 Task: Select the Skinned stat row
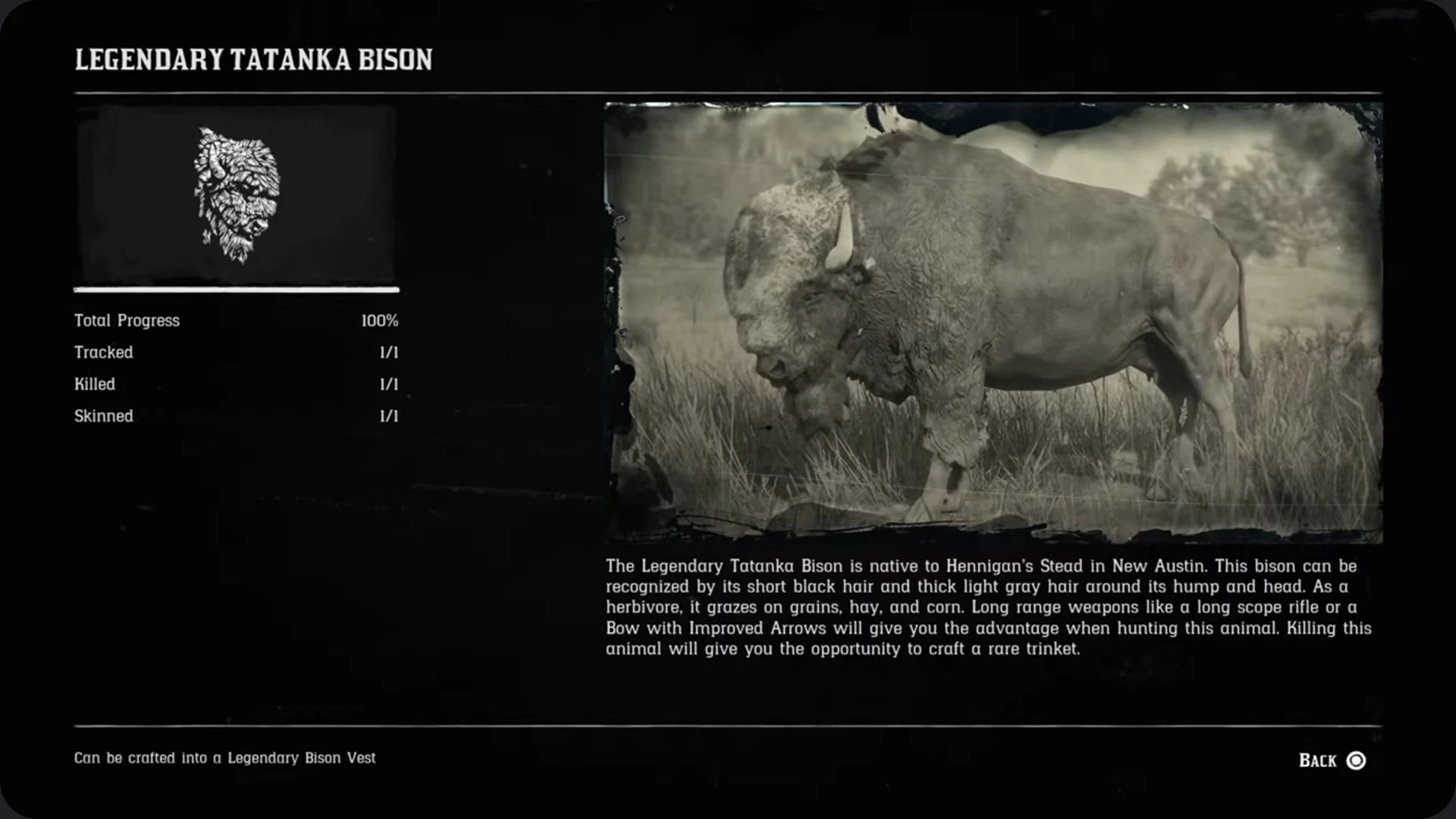(235, 416)
